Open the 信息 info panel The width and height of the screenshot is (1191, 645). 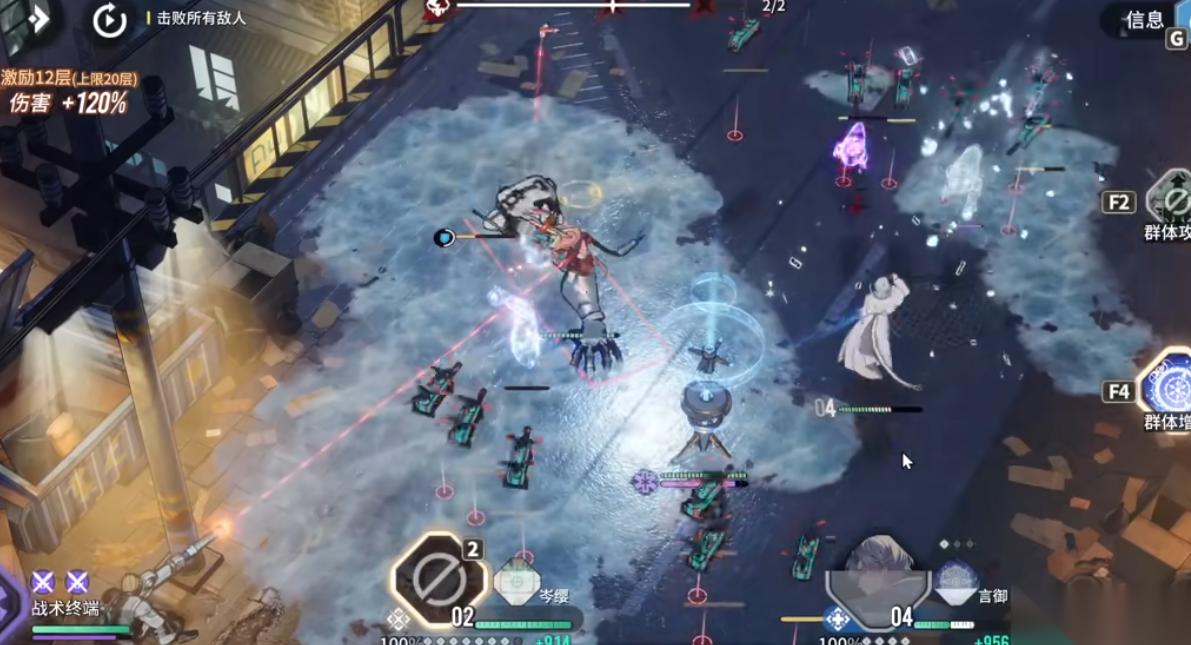click(x=1145, y=19)
